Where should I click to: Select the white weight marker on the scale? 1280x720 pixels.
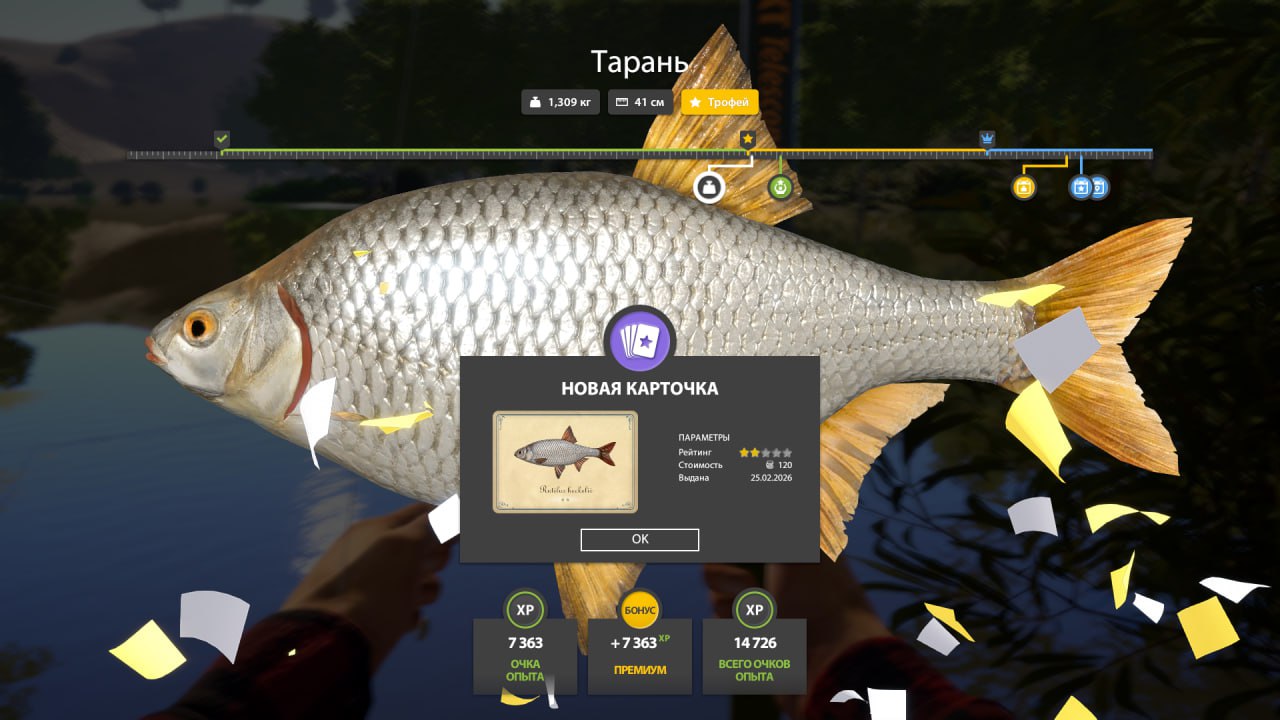[x=709, y=187]
